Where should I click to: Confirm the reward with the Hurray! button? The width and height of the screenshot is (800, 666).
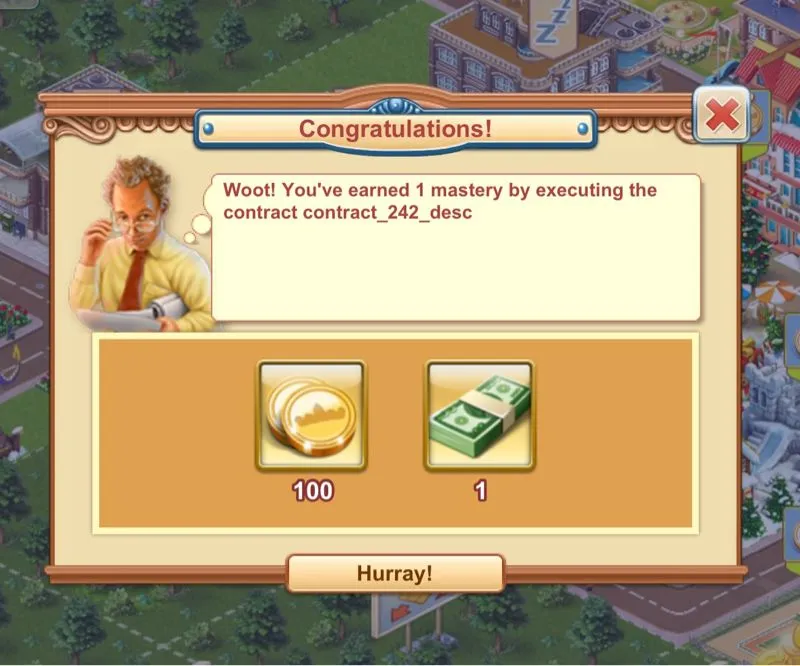(395, 573)
